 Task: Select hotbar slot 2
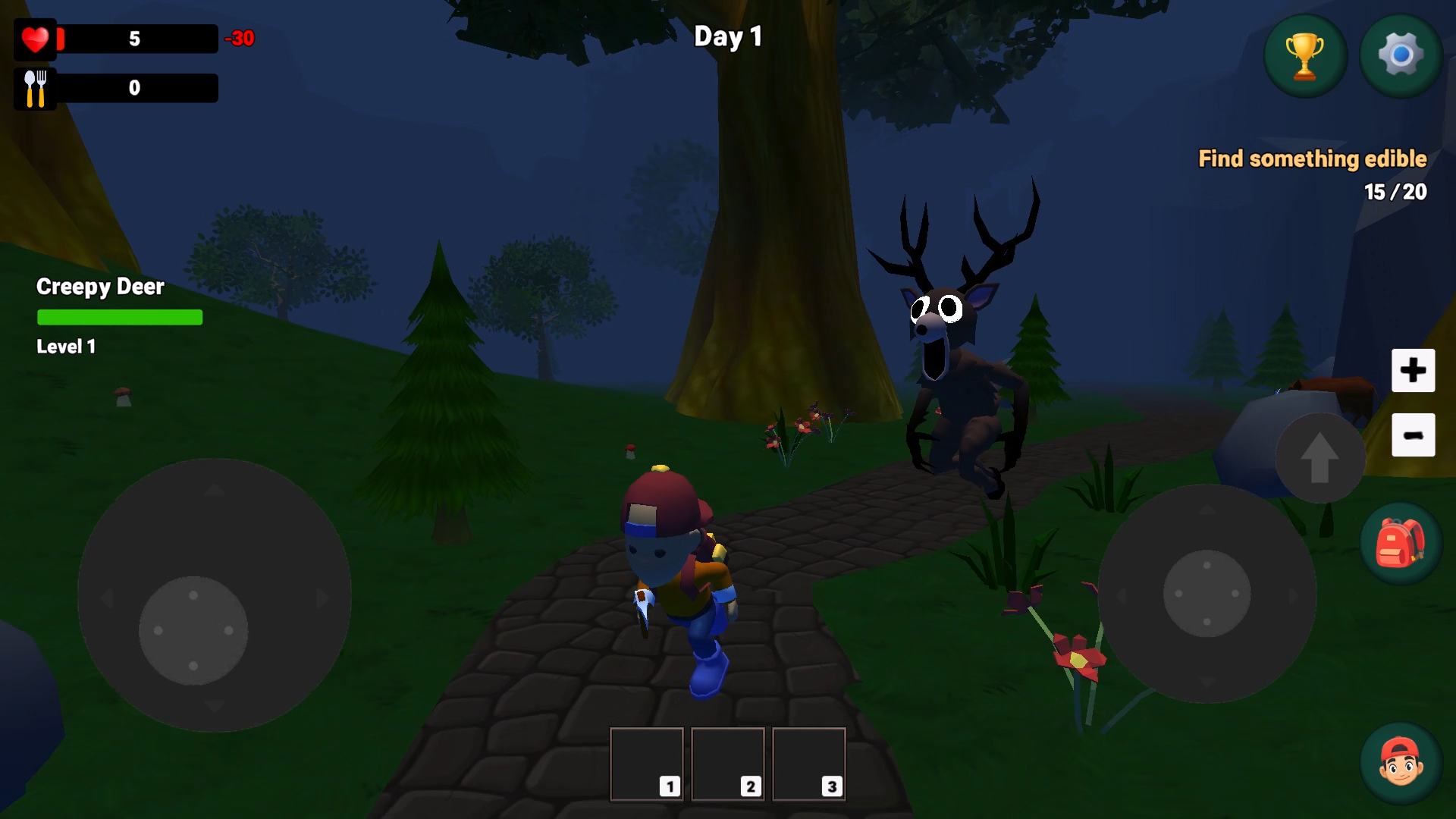[728, 764]
